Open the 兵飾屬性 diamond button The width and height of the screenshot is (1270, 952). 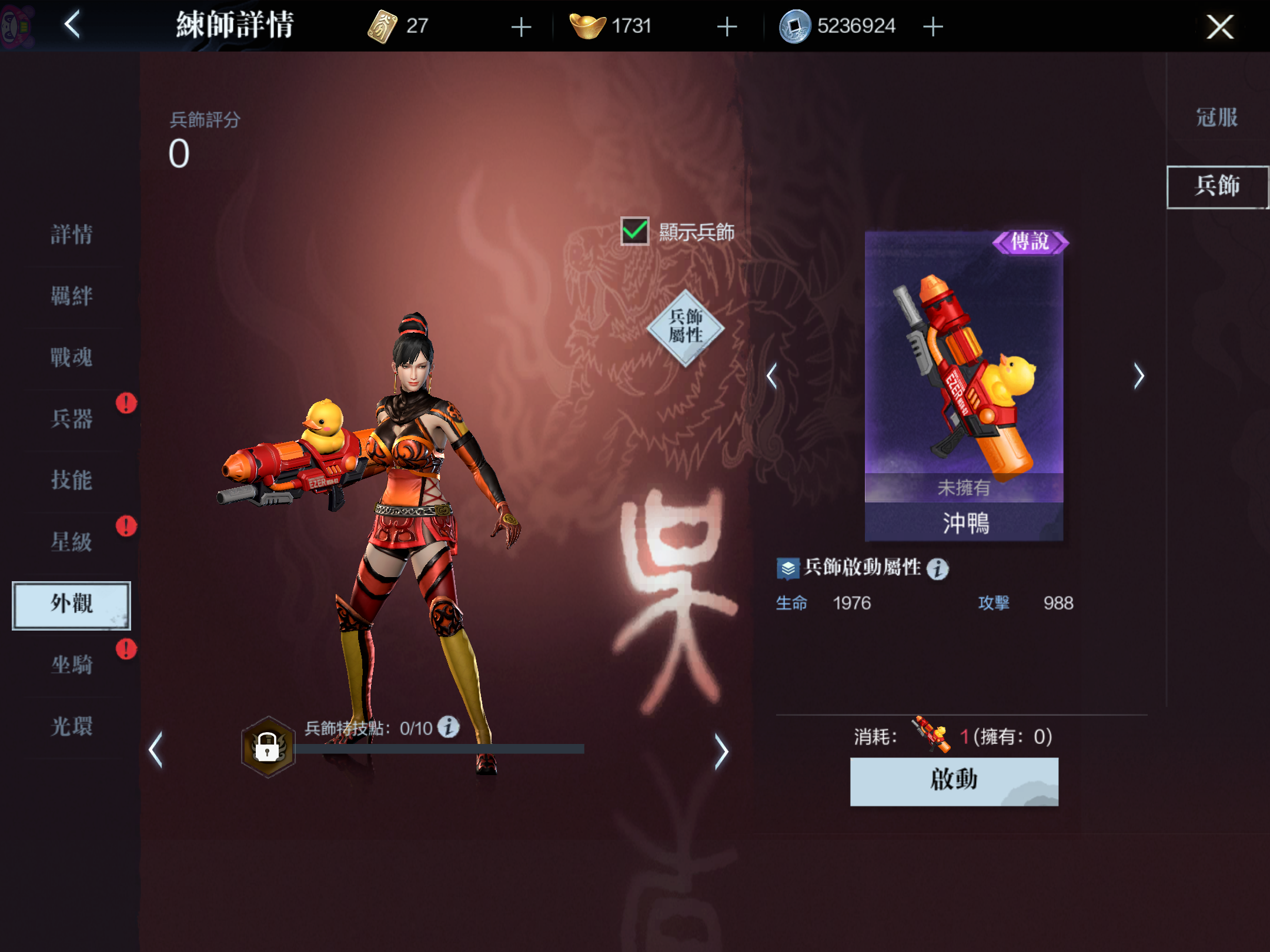click(x=686, y=327)
